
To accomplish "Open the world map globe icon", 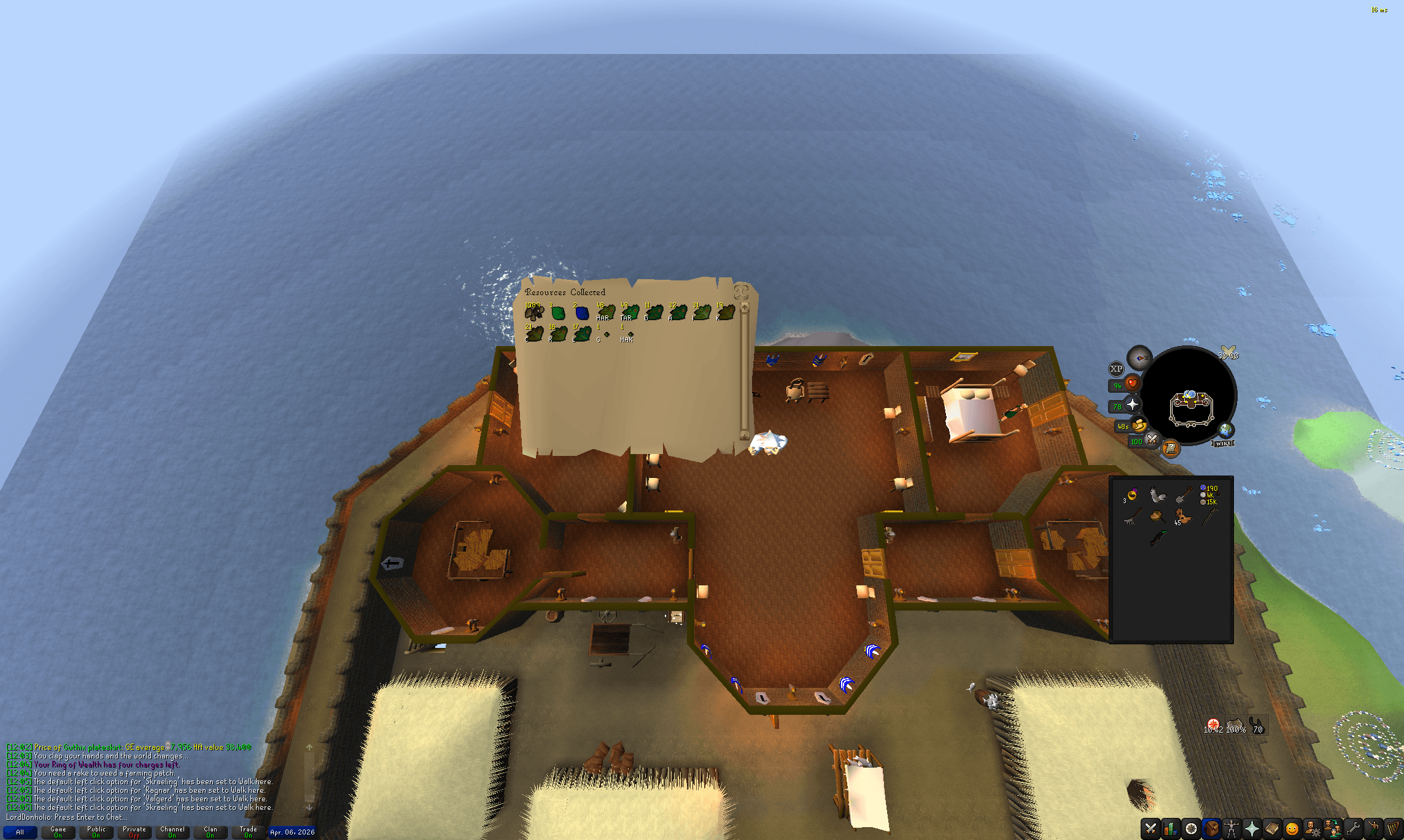I will (x=1226, y=430).
